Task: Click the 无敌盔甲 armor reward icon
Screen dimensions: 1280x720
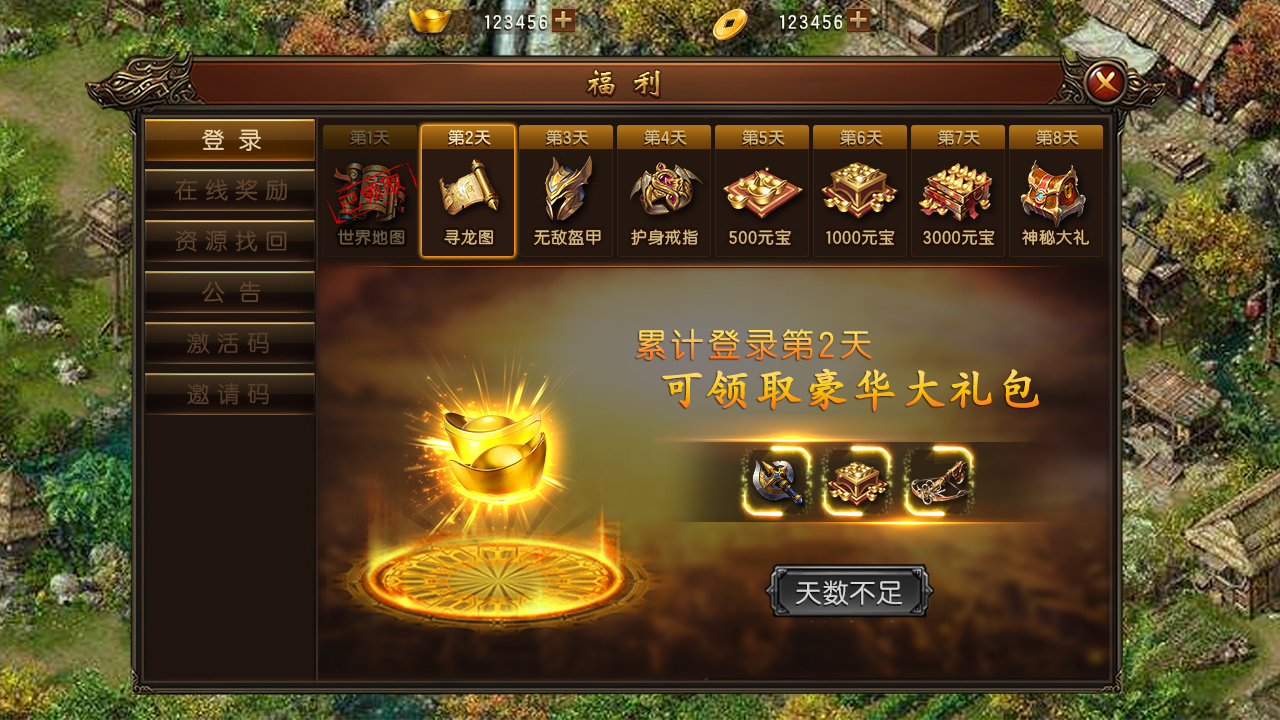Action: click(x=567, y=198)
